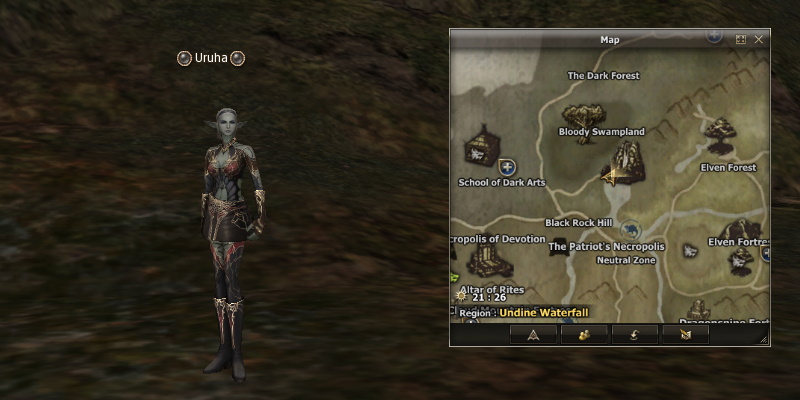Open the party members map button
The height and width of the screenshot is (400, 800).
click(x=583, y=335)
